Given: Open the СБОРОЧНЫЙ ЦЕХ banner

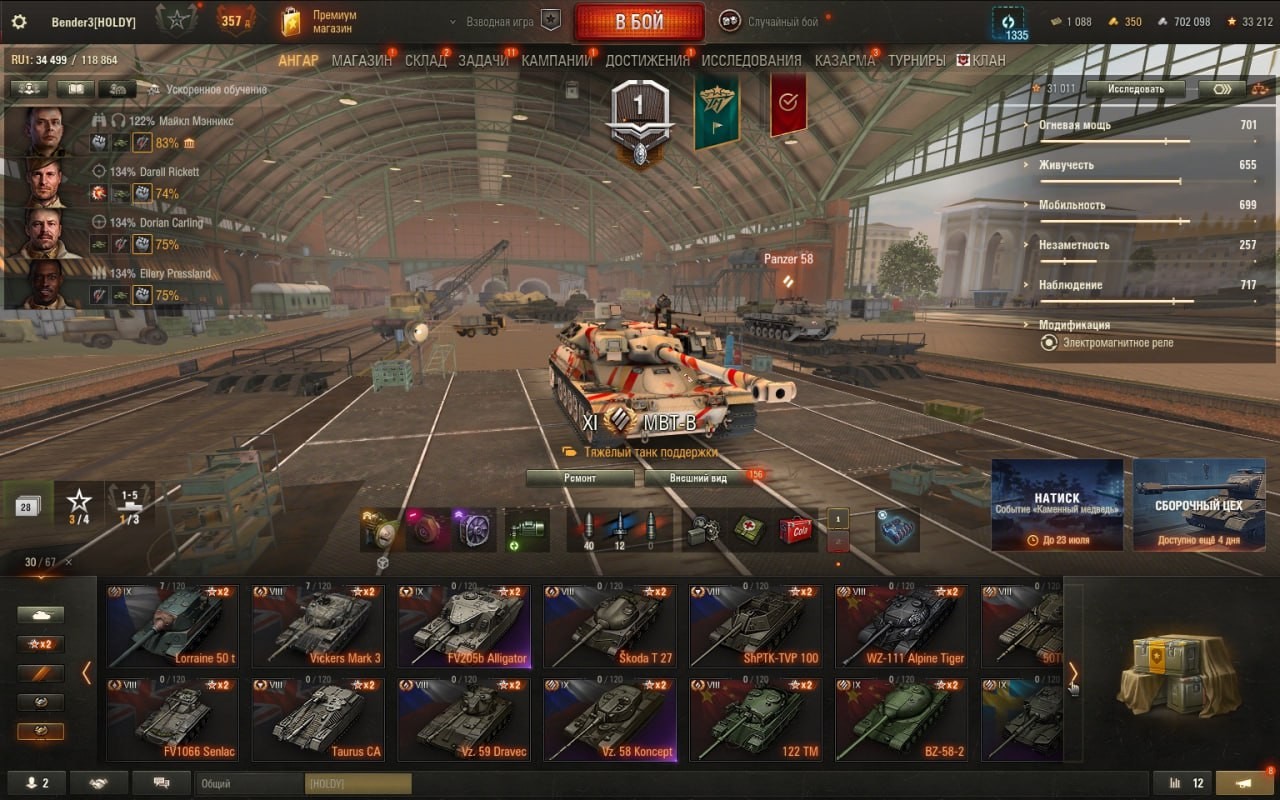Looking at the screenshot, I should pos(1199,505).
